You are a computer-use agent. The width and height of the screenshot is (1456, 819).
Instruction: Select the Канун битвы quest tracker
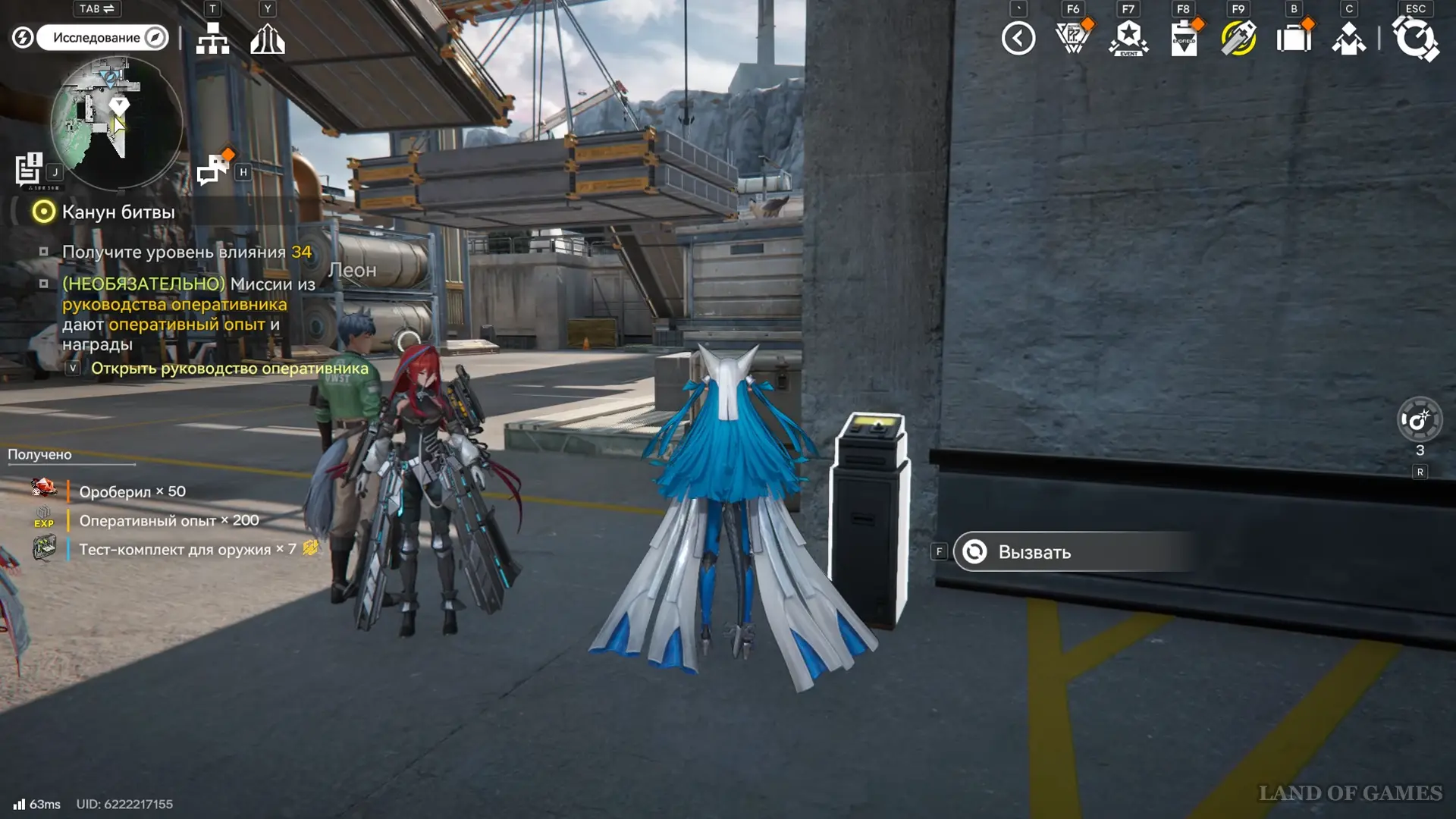[118, 212]
